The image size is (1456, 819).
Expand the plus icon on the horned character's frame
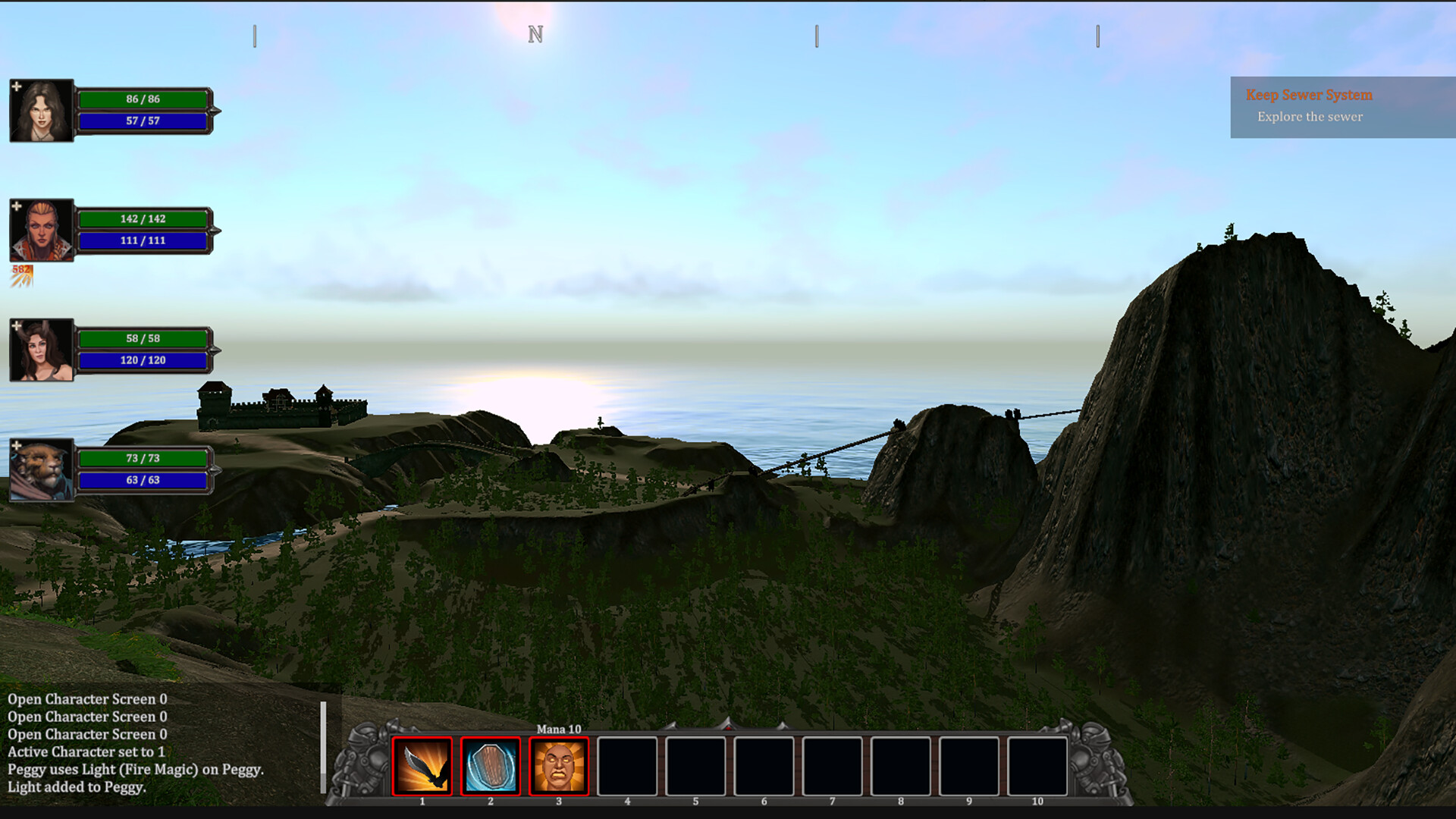[17, 325]
